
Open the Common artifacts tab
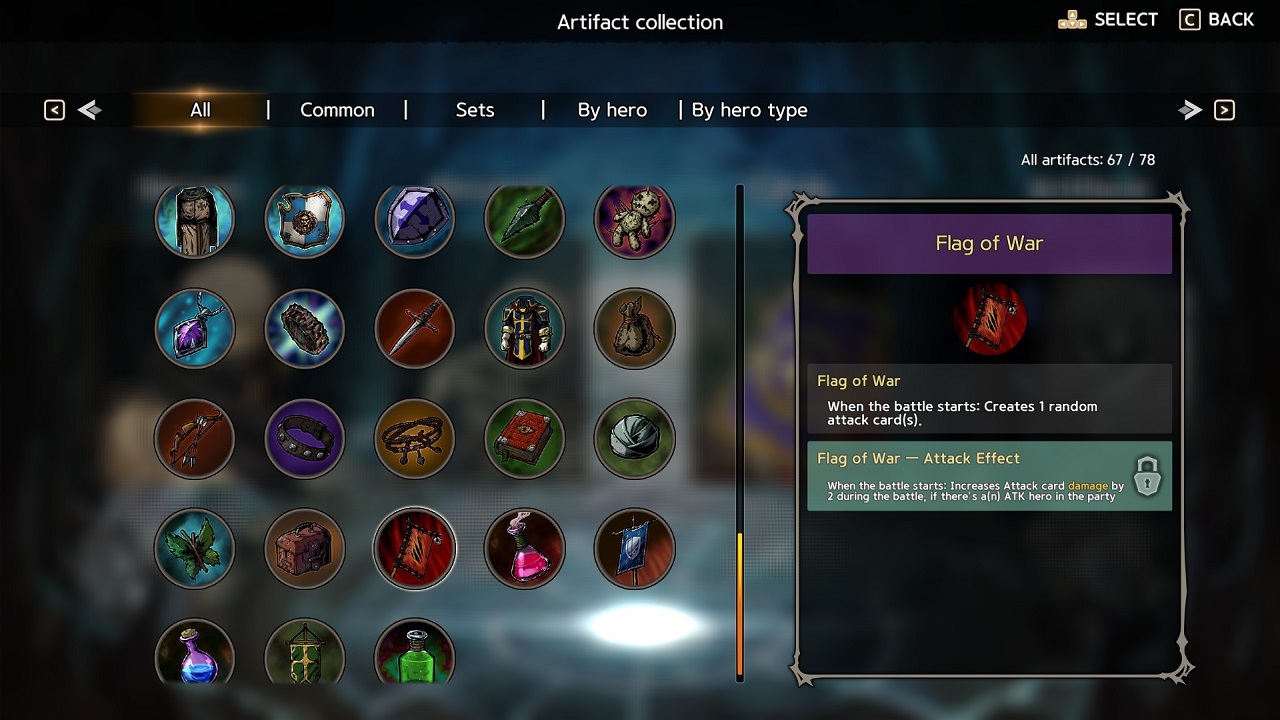(x=337, y=110)
